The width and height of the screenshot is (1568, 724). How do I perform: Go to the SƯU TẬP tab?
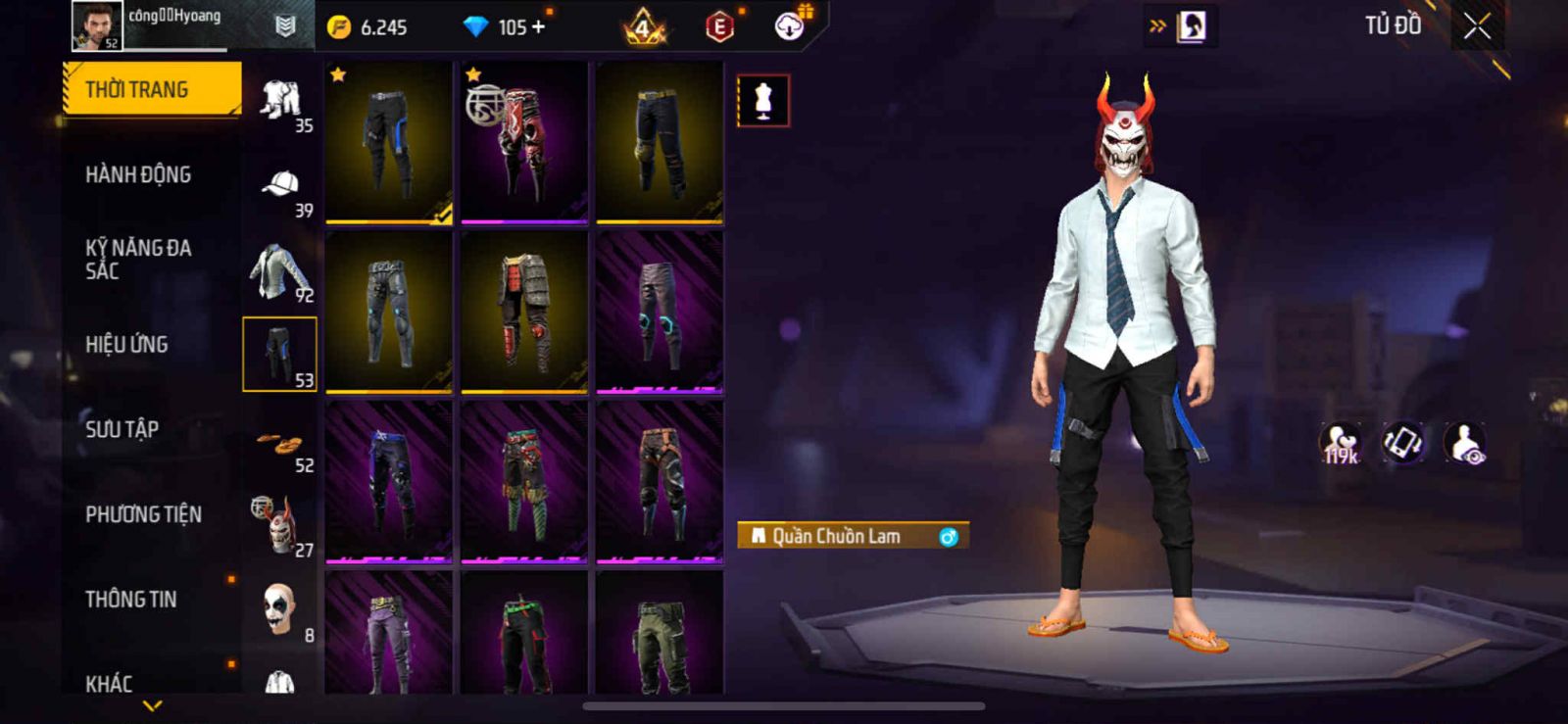coord(122,429)
